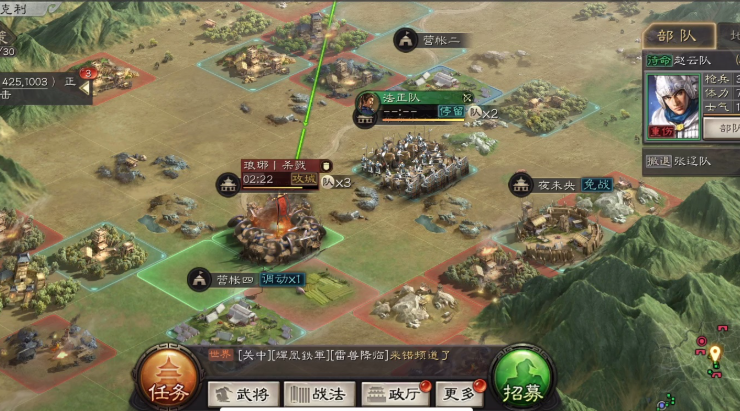Select Zhao Yun's general portrait
The width and height of the screenshot is (740, 411).
tap(673, 104)
